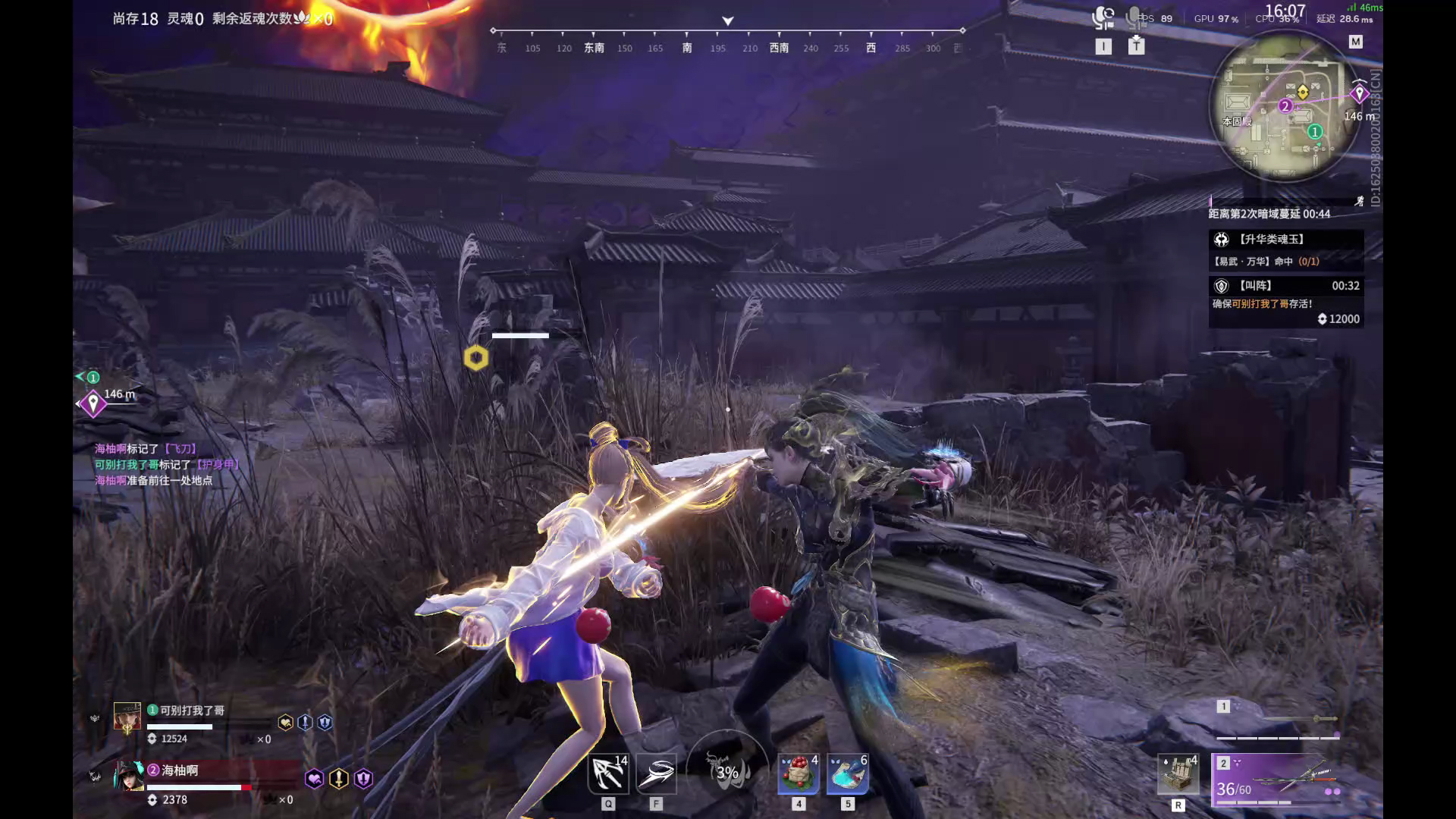Click the R armor repair kit icon
The height and width of the screenshot is (819, 1456).
click(1178, 774)
